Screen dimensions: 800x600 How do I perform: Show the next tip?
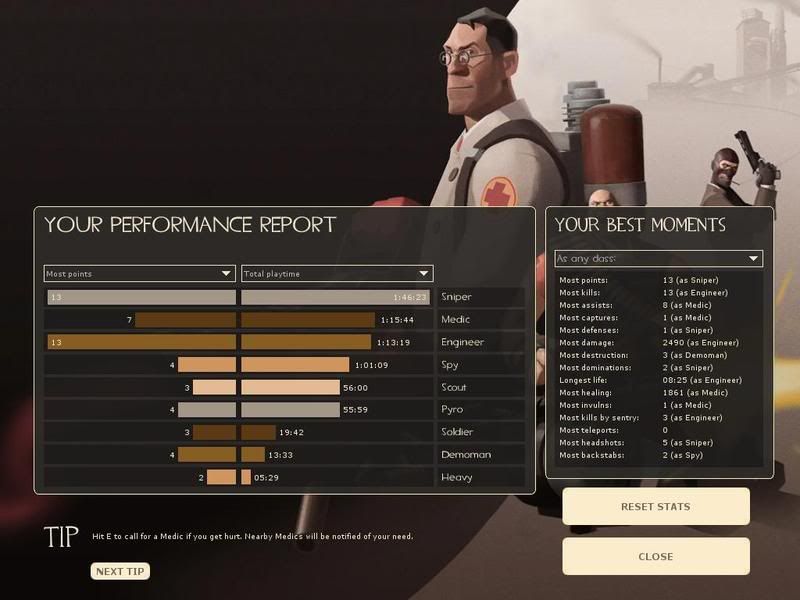120,572
